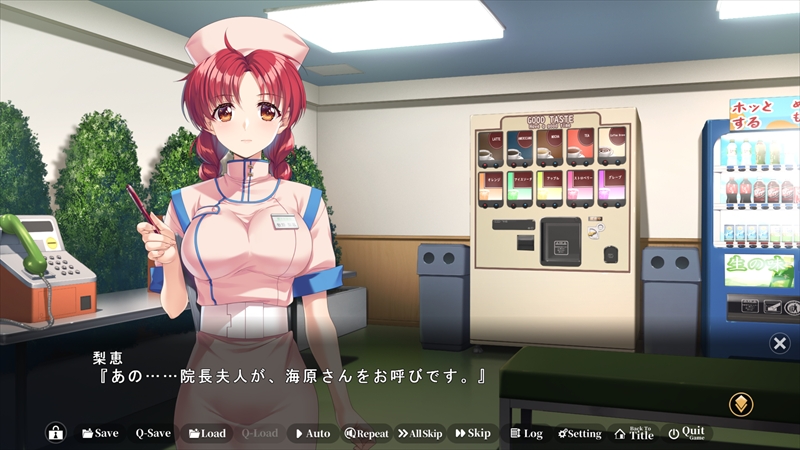Toggle the padlock icon on the toolbar
Screen dimensions: 800x450
tap(56, 433)
